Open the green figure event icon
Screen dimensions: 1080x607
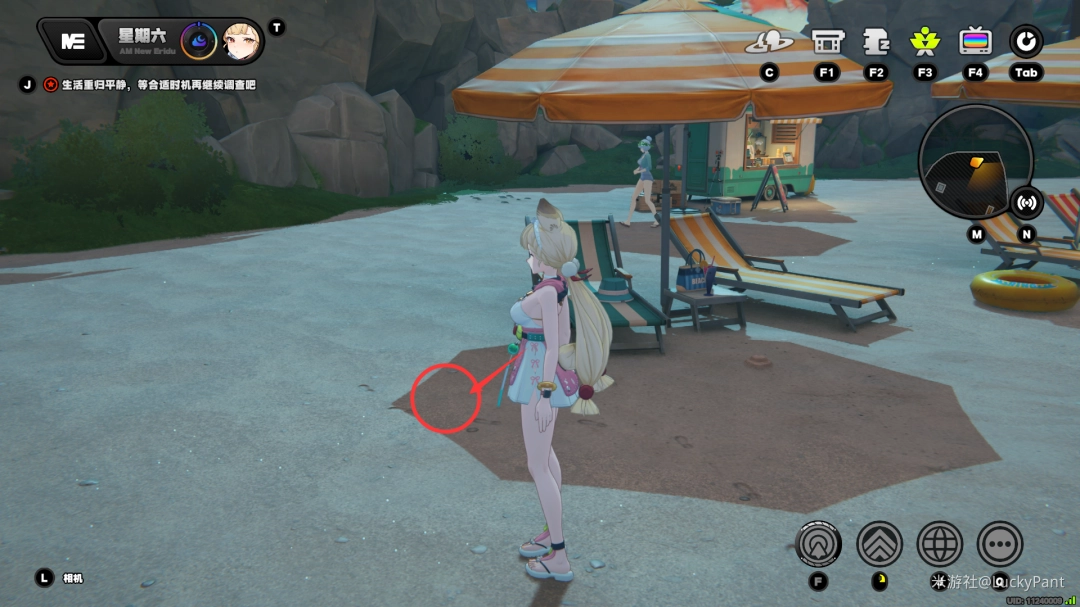[x=925, y=42]
